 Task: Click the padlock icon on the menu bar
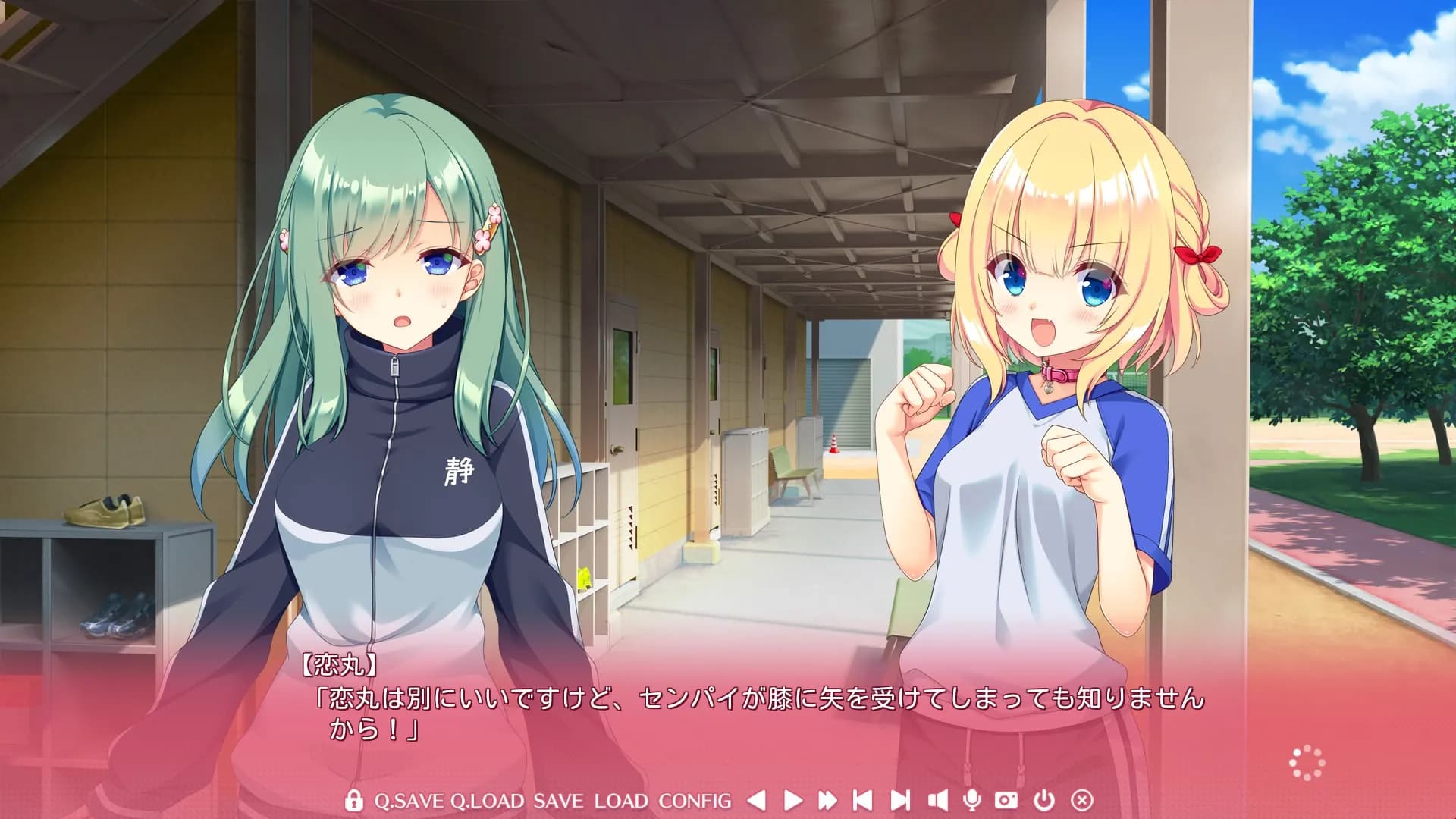coord(353,799)
